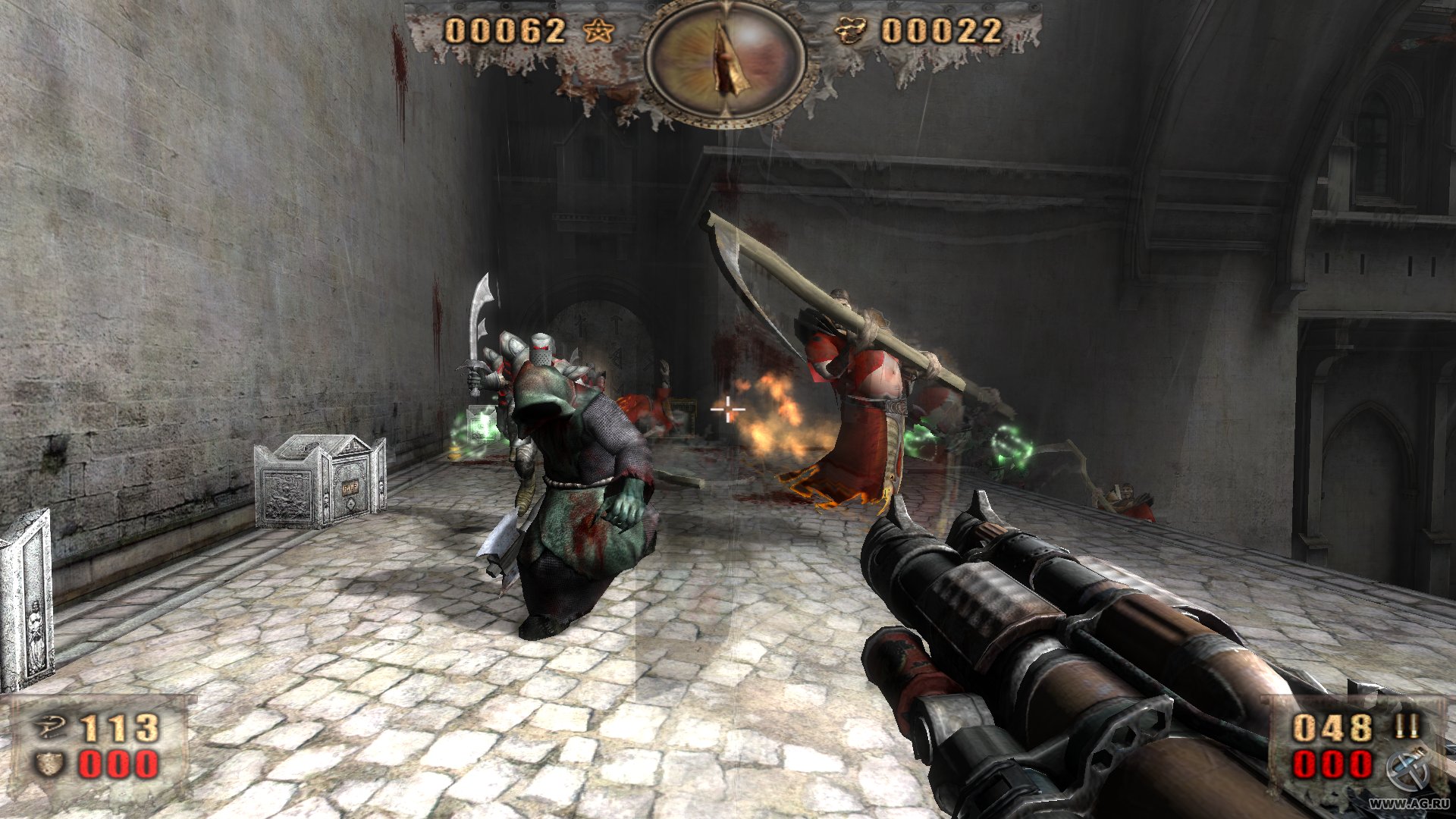
Task: Select the gold coin icon beside 00022
Action: 850,32
